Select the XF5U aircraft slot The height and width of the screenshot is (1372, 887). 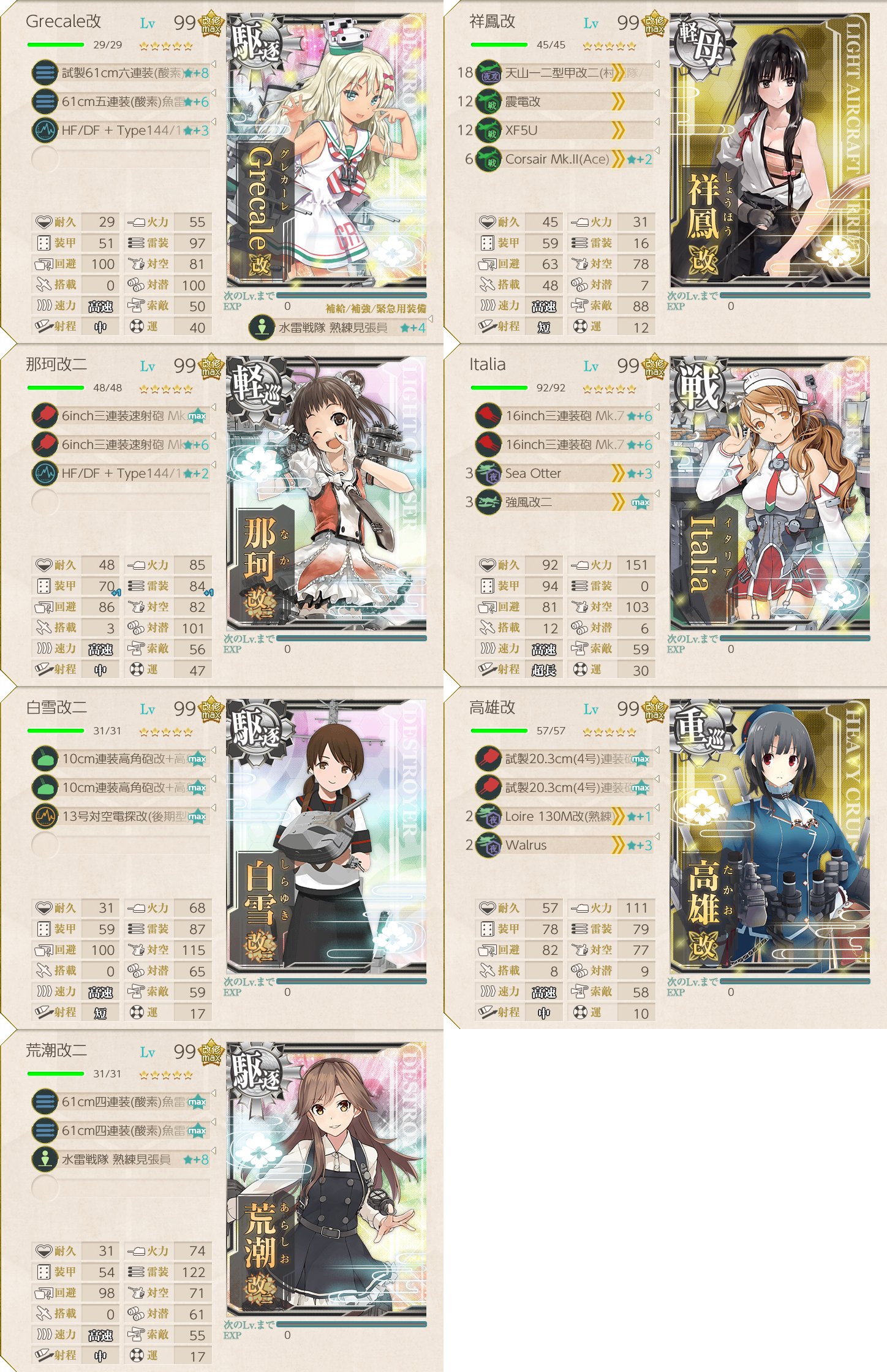tap(564, 130)
